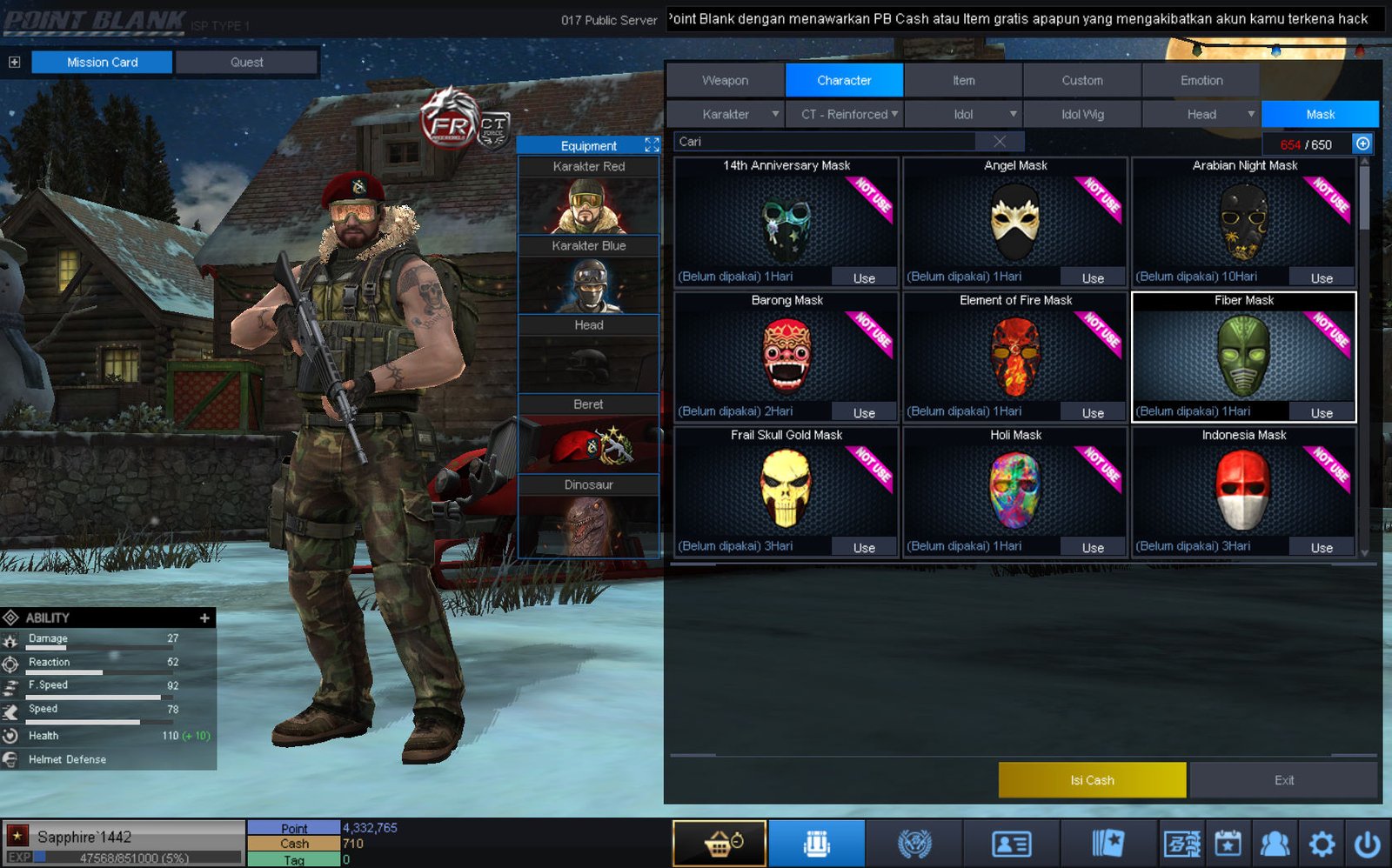1392x868 pixels.
Task: Switch to the Emotion tab
Action: pos(1201,80)
